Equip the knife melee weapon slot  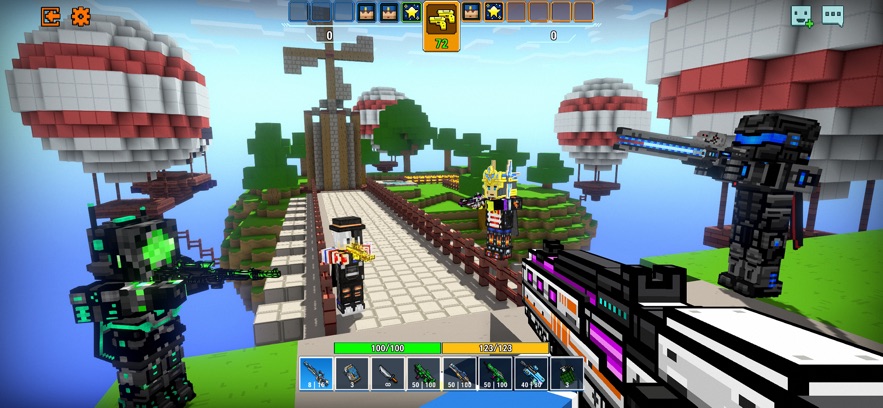(386, 373)
